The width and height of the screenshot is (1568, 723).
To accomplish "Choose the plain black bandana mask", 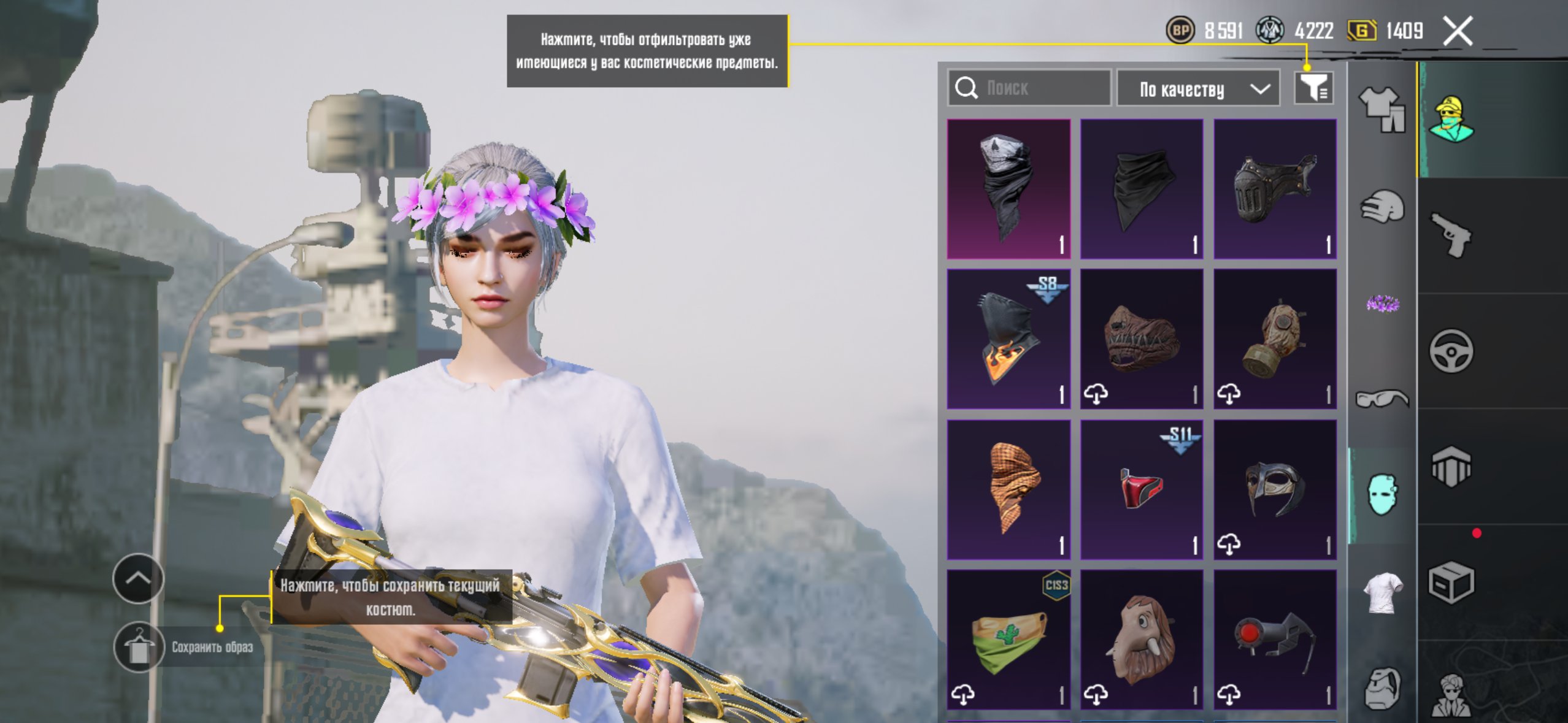I will pyautogui.click(x=1142, y=189).
